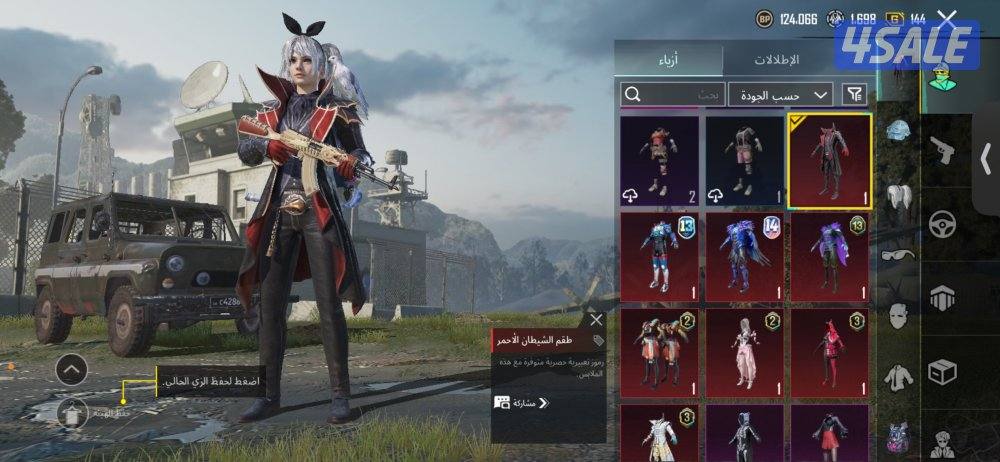This screenshot has width=1000, height=462.
Task: Select the purple outfit with level 13 badge
Action: 829,254
